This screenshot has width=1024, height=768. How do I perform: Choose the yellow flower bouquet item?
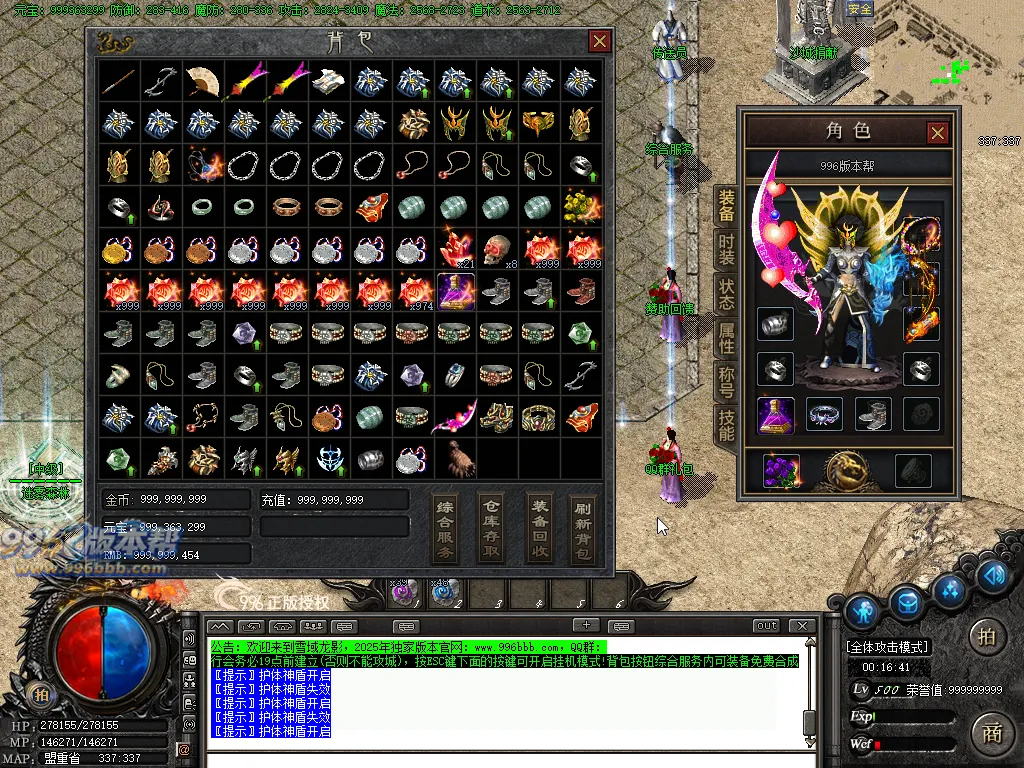tap(581, 207)
